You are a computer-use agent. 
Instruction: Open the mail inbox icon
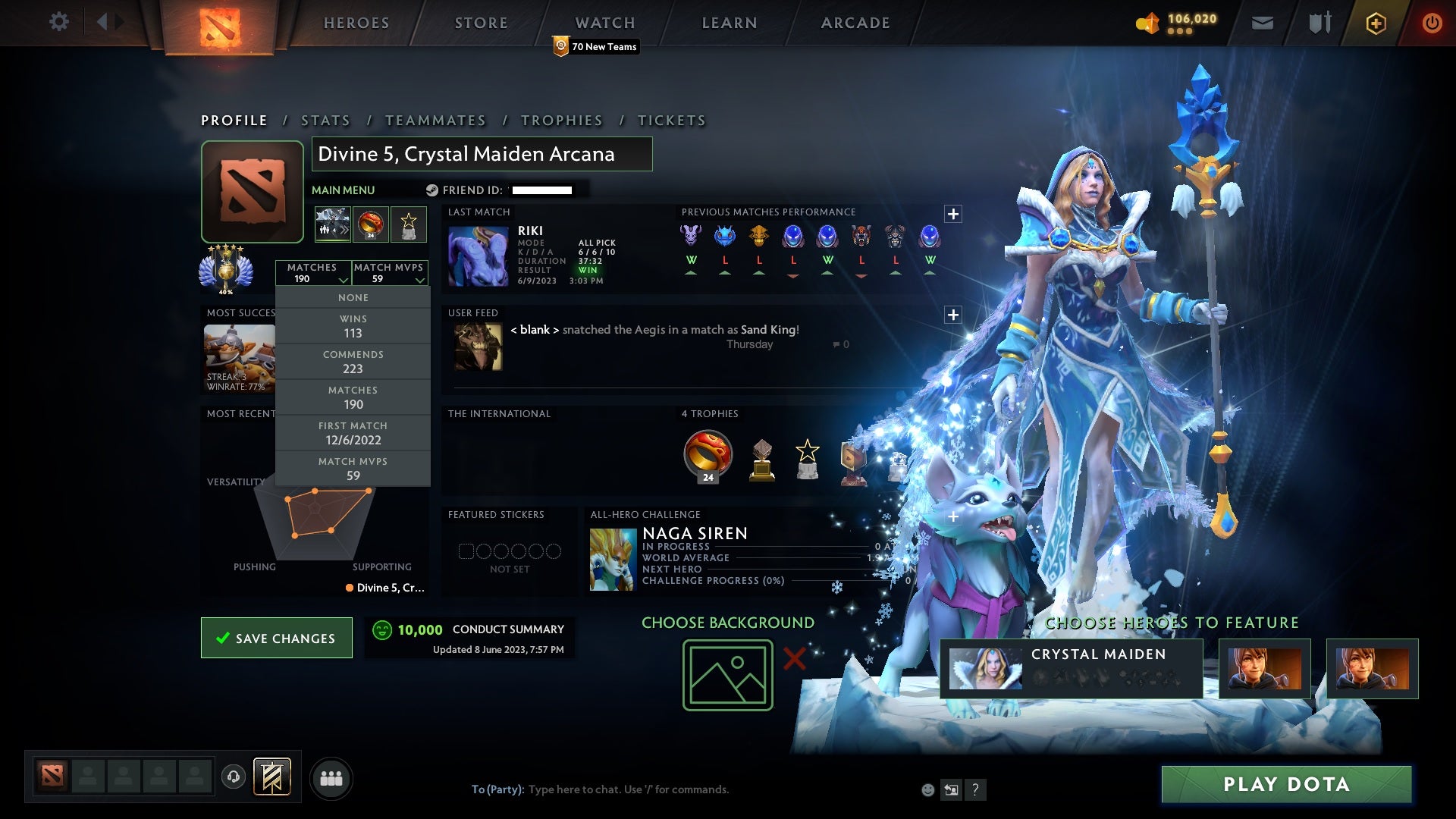(1261, 22)
